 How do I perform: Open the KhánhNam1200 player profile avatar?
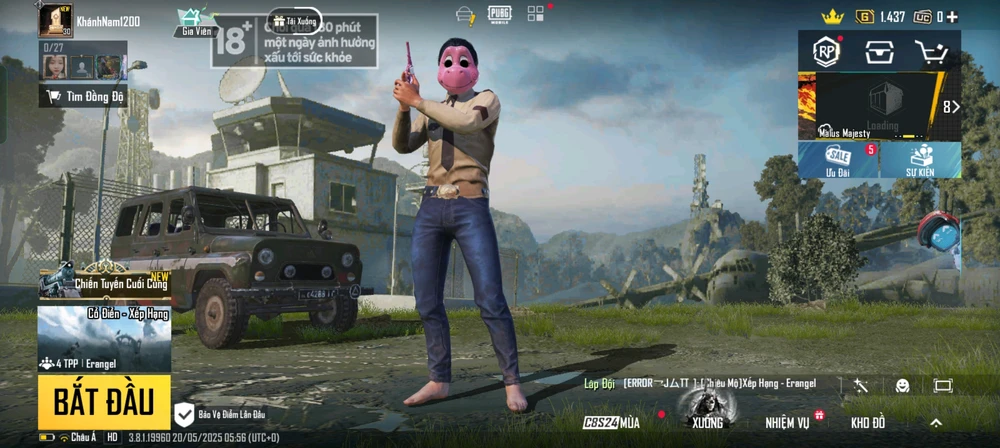pyautogui.click(x=55, y=20)
